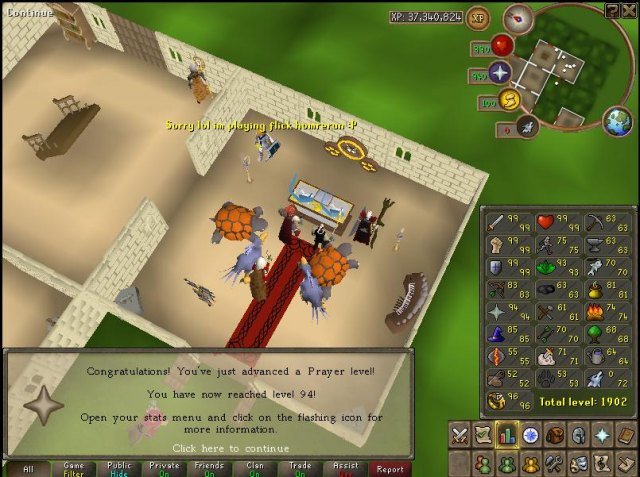
Task: Click the compass to face north
Action: [518, 17]
